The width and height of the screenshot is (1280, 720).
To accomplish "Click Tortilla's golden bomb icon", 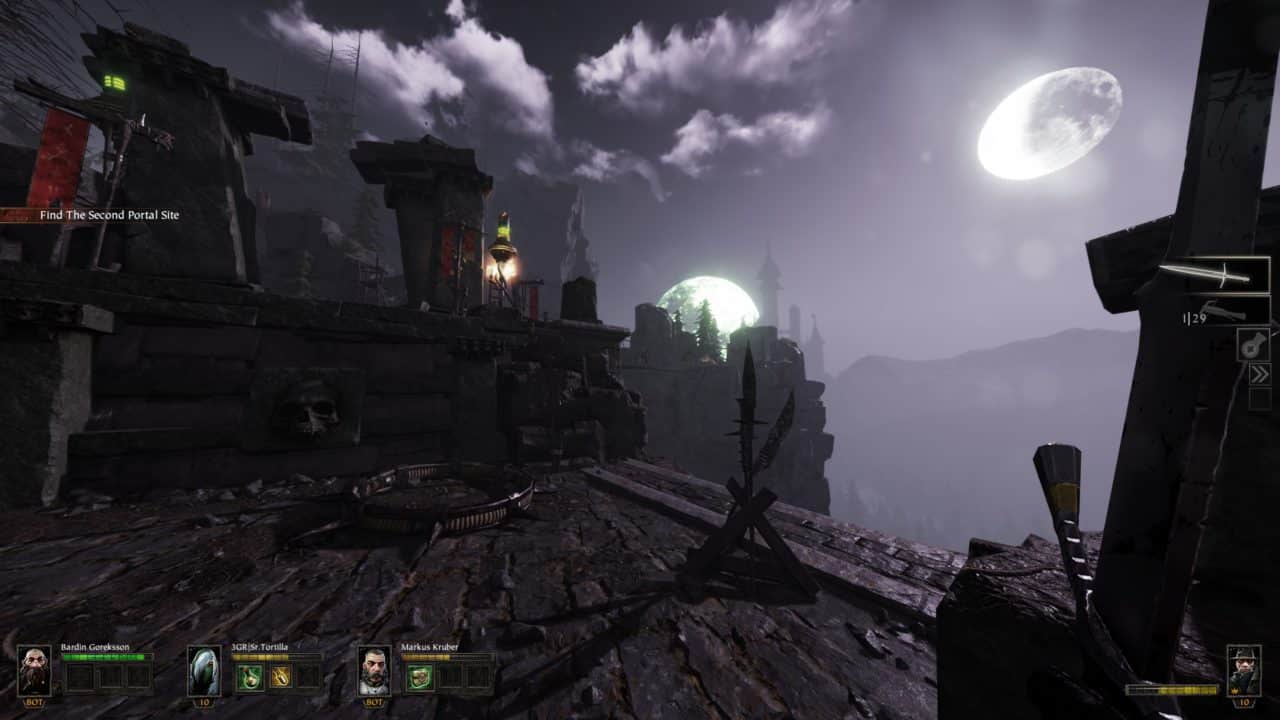I will [280, 677].
